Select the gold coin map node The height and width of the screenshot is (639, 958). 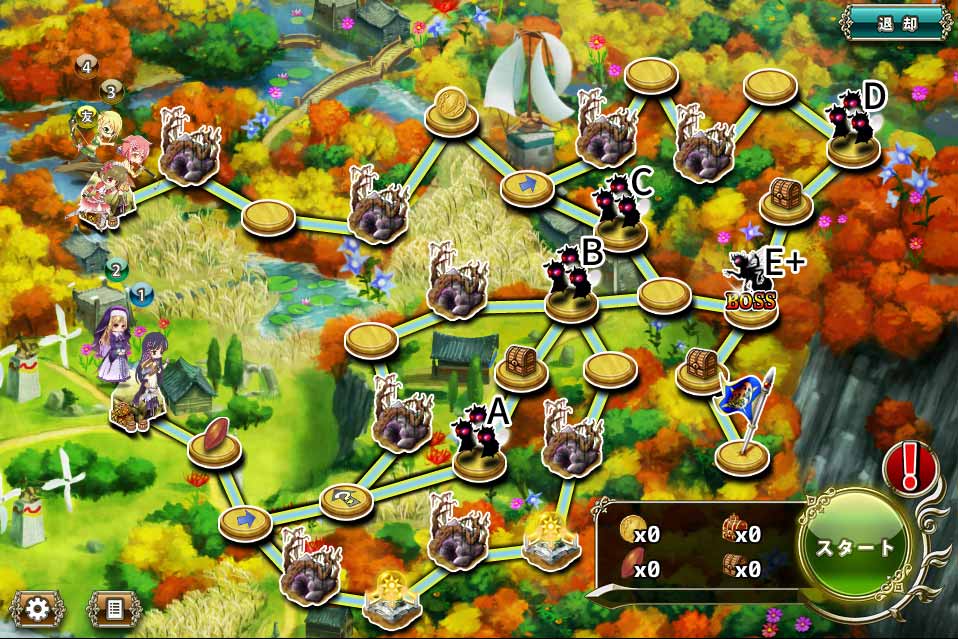tap(450, 110)
